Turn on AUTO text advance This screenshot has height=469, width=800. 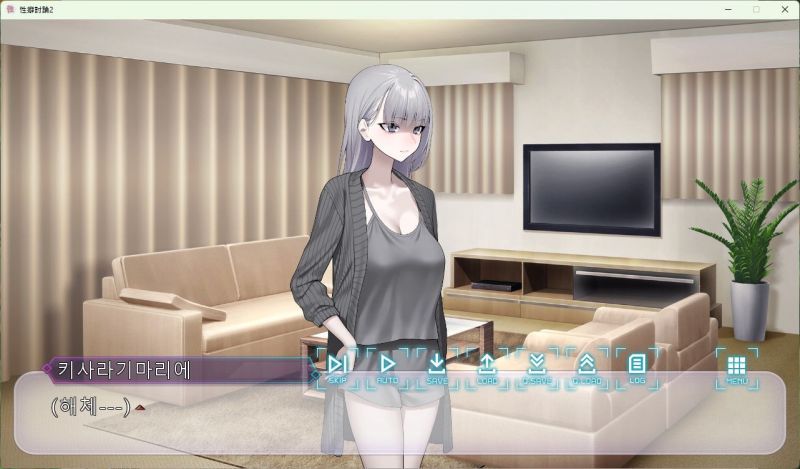[387, 366]
